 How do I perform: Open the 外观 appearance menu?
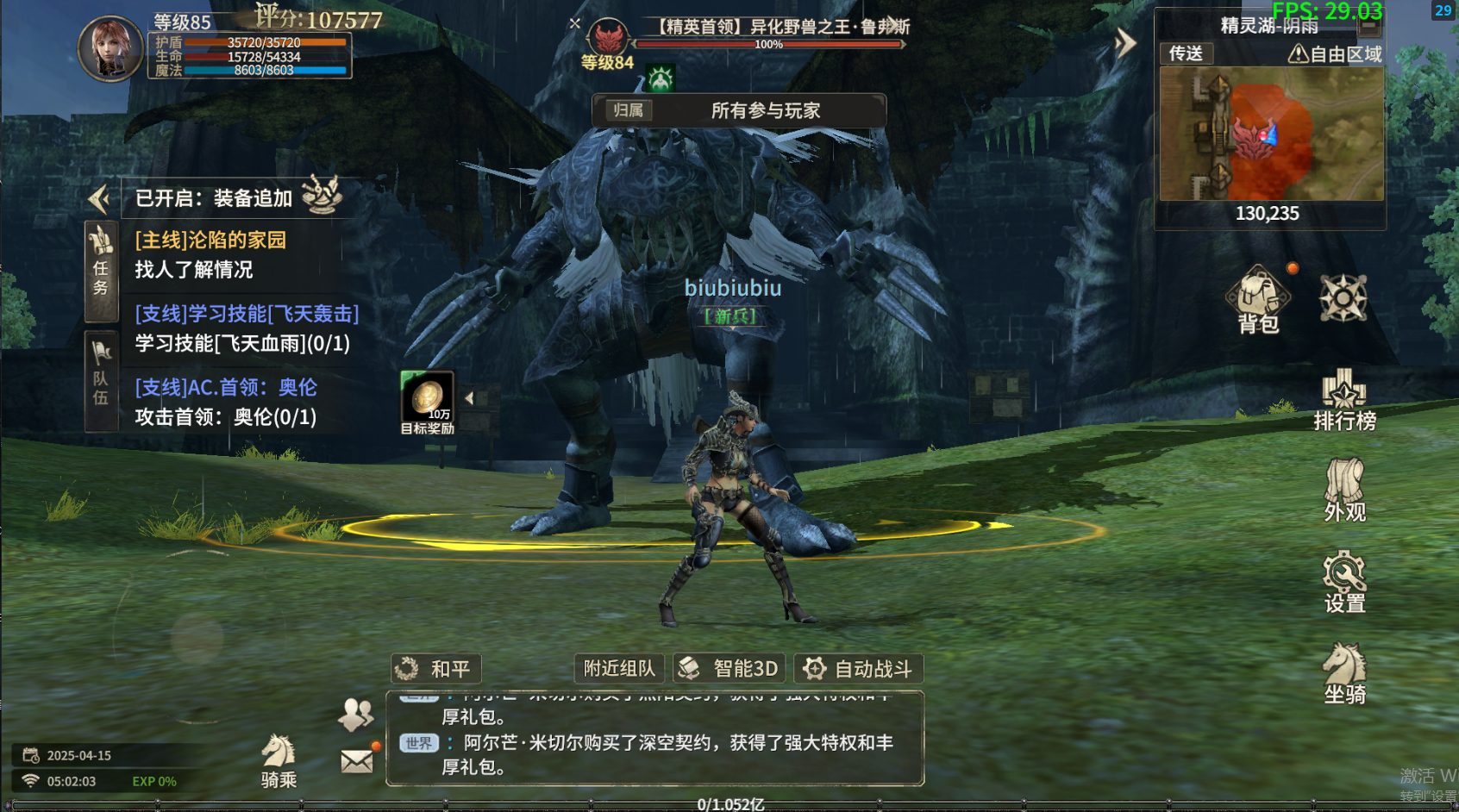click(x=1344, y=490)
